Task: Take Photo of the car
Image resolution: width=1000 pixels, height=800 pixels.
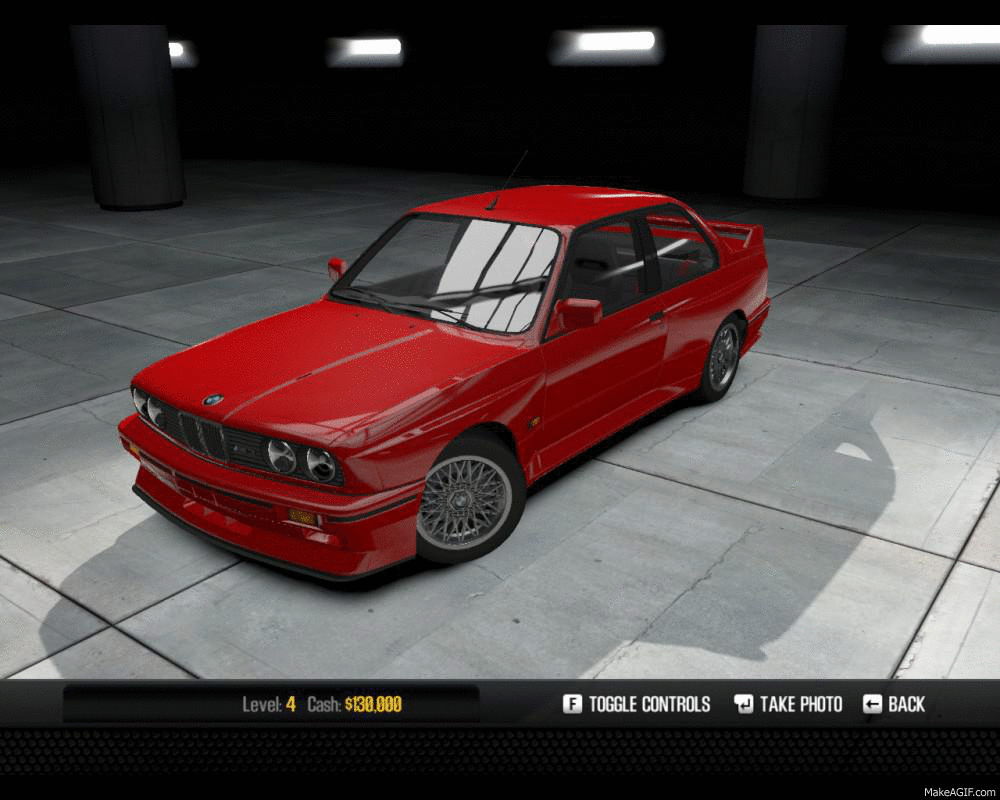Action: point(788,704)
